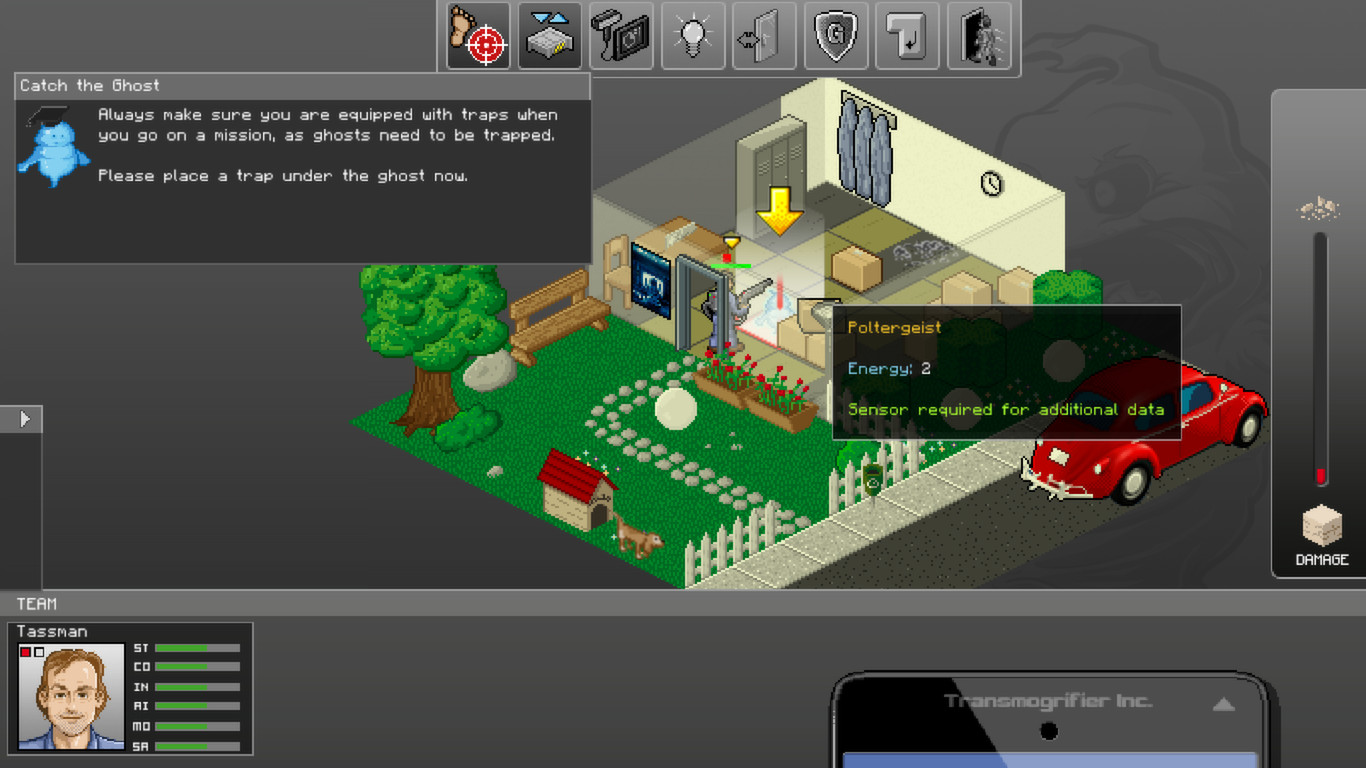1366x768 pixels.
Task: Toggle the white square on Tassman's portrait
Action: 37,652
